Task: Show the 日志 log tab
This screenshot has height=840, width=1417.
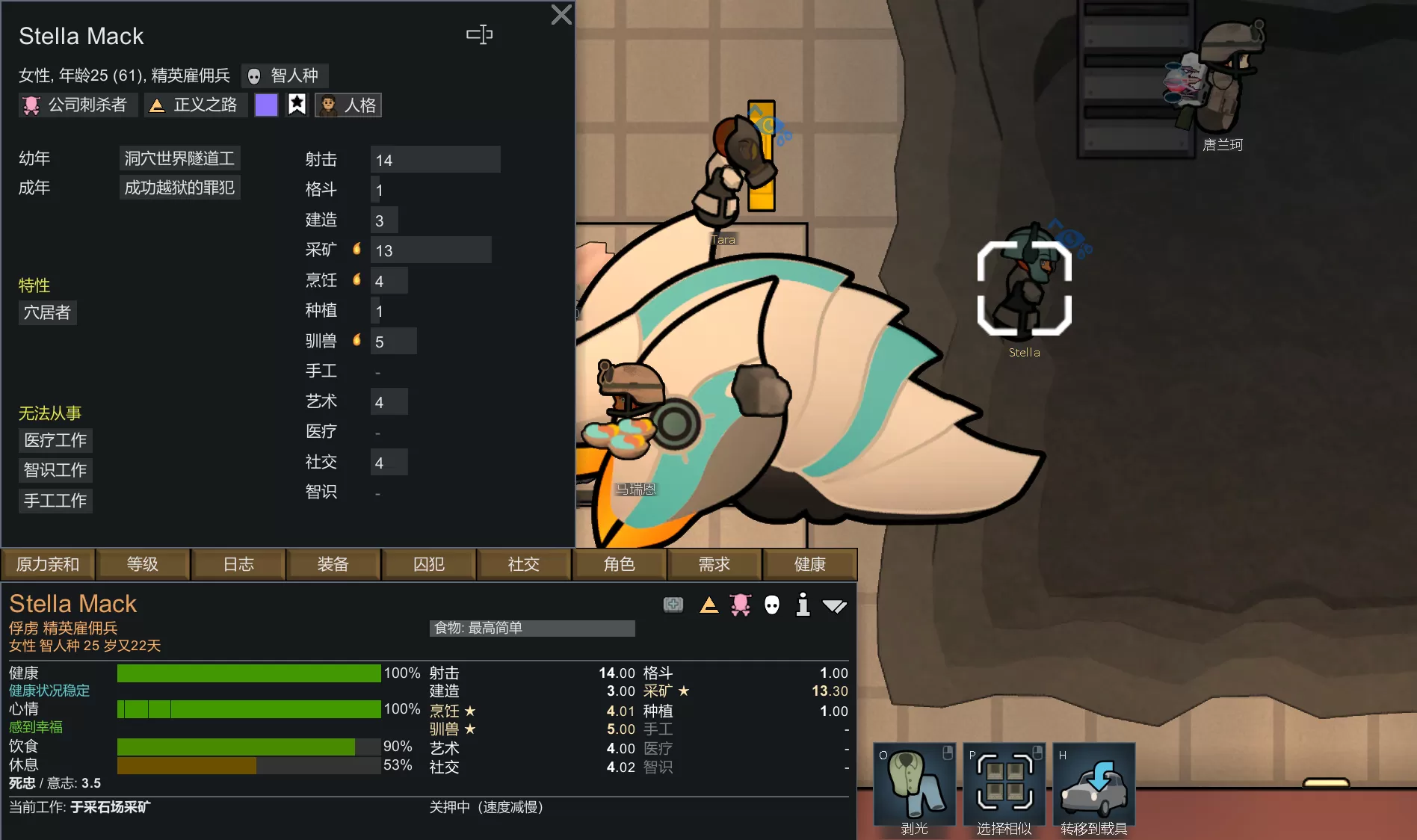Action: point(238,564)
